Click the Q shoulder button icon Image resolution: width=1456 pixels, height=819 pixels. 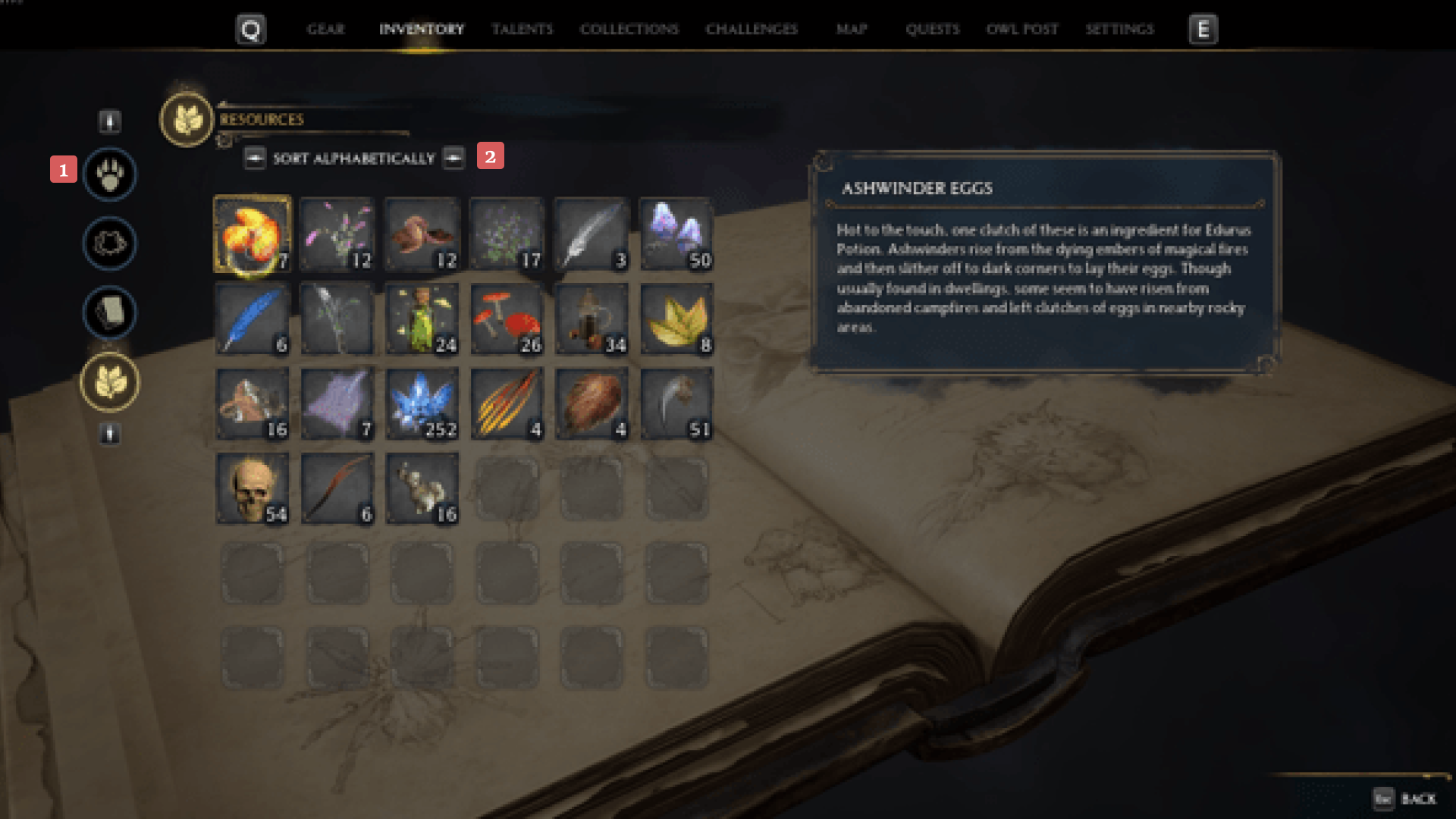click(250, 30)
